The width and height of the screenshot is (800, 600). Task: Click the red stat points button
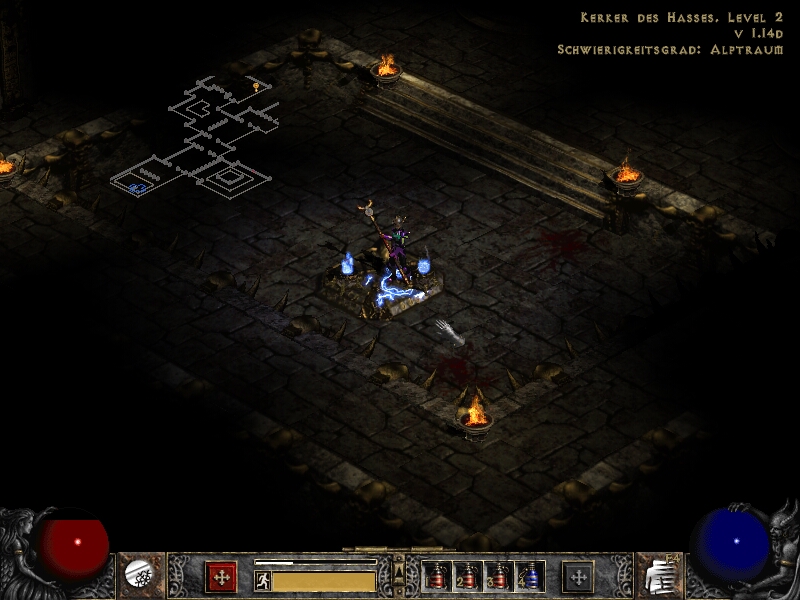point(221,576)
